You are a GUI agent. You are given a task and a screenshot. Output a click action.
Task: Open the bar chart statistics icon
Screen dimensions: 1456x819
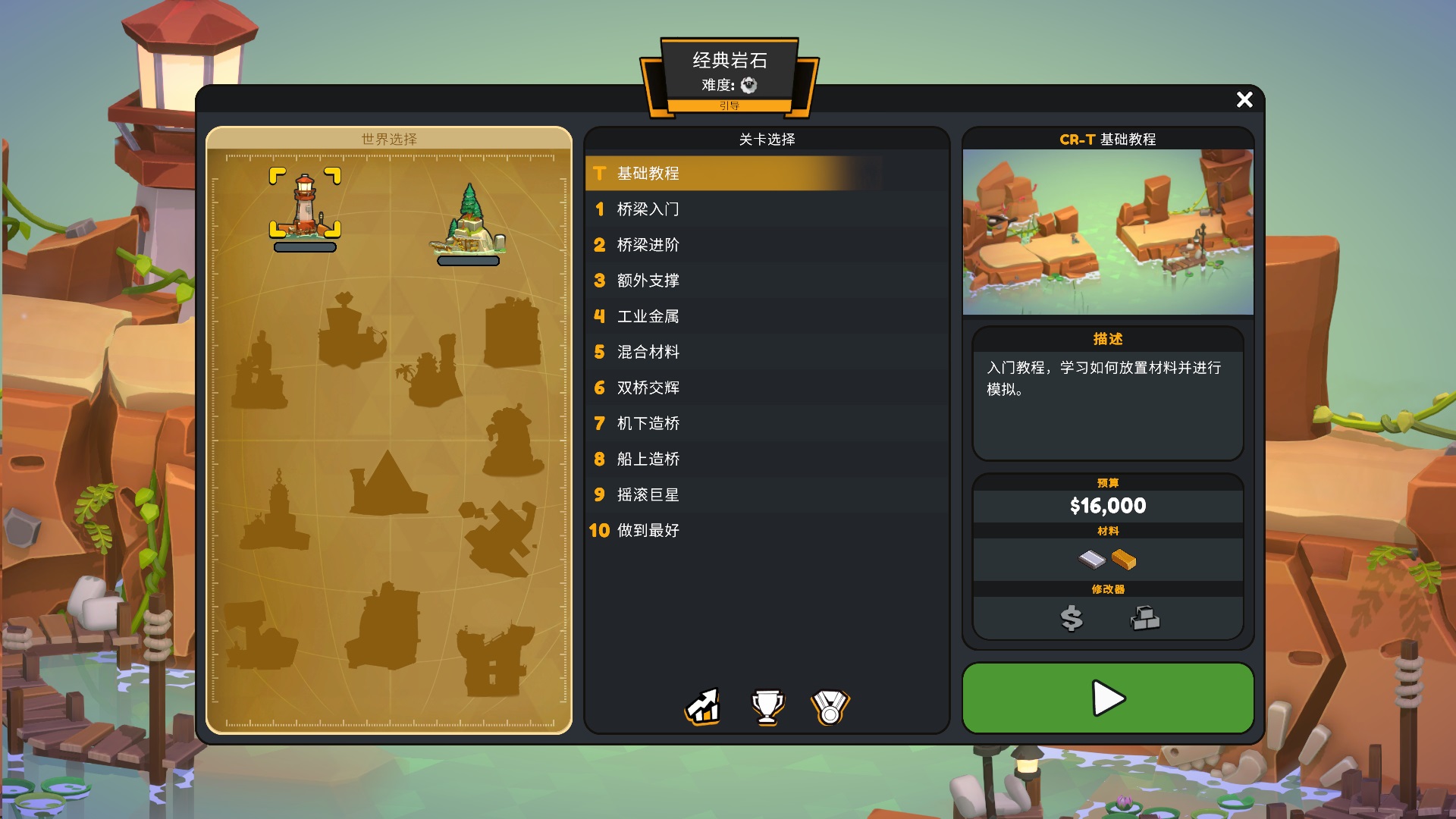tap(703, 707)
